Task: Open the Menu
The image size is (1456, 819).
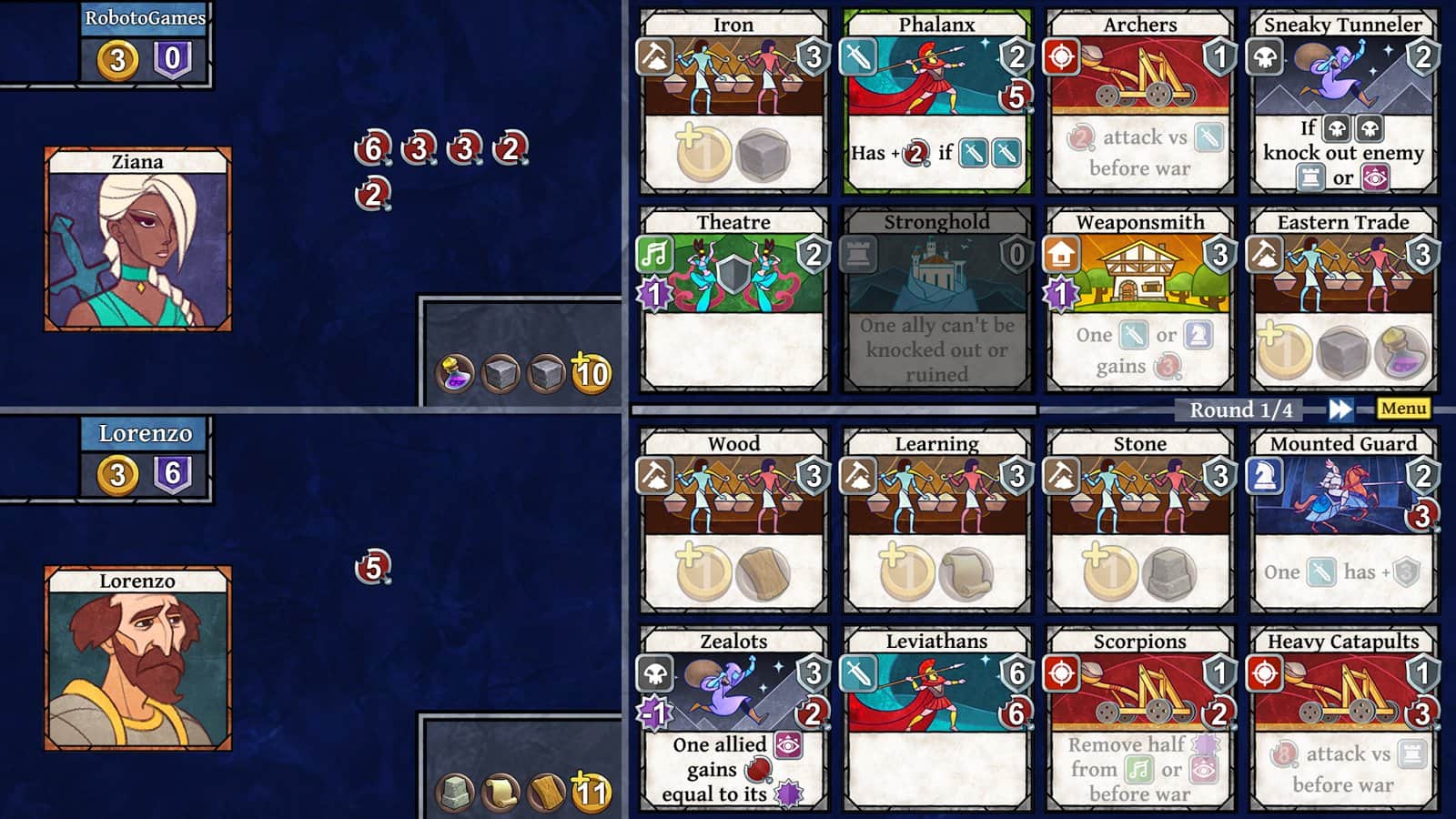Action: [1402, 409]
